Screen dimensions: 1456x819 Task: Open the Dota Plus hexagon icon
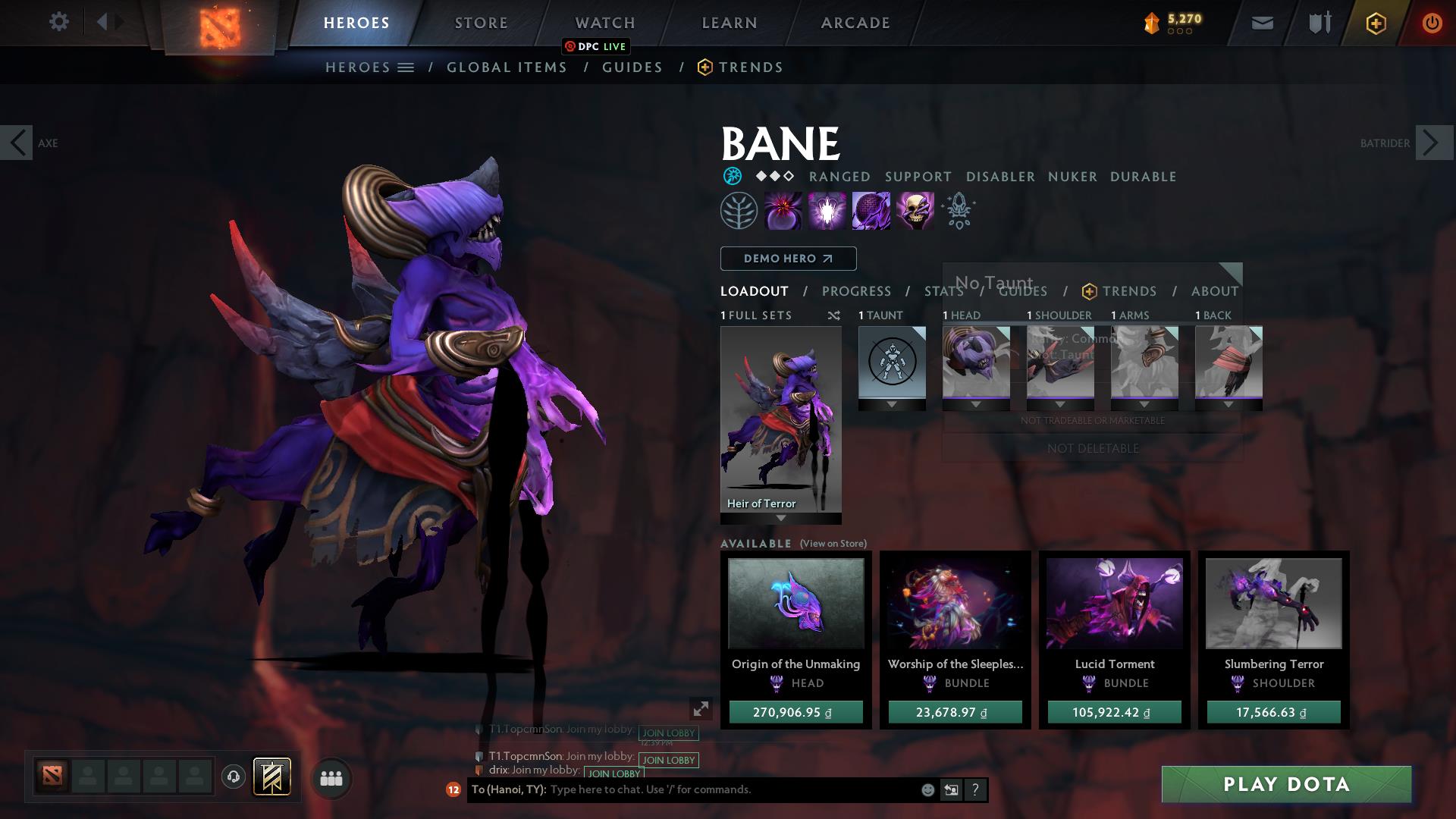click(x=1375, y=23)
